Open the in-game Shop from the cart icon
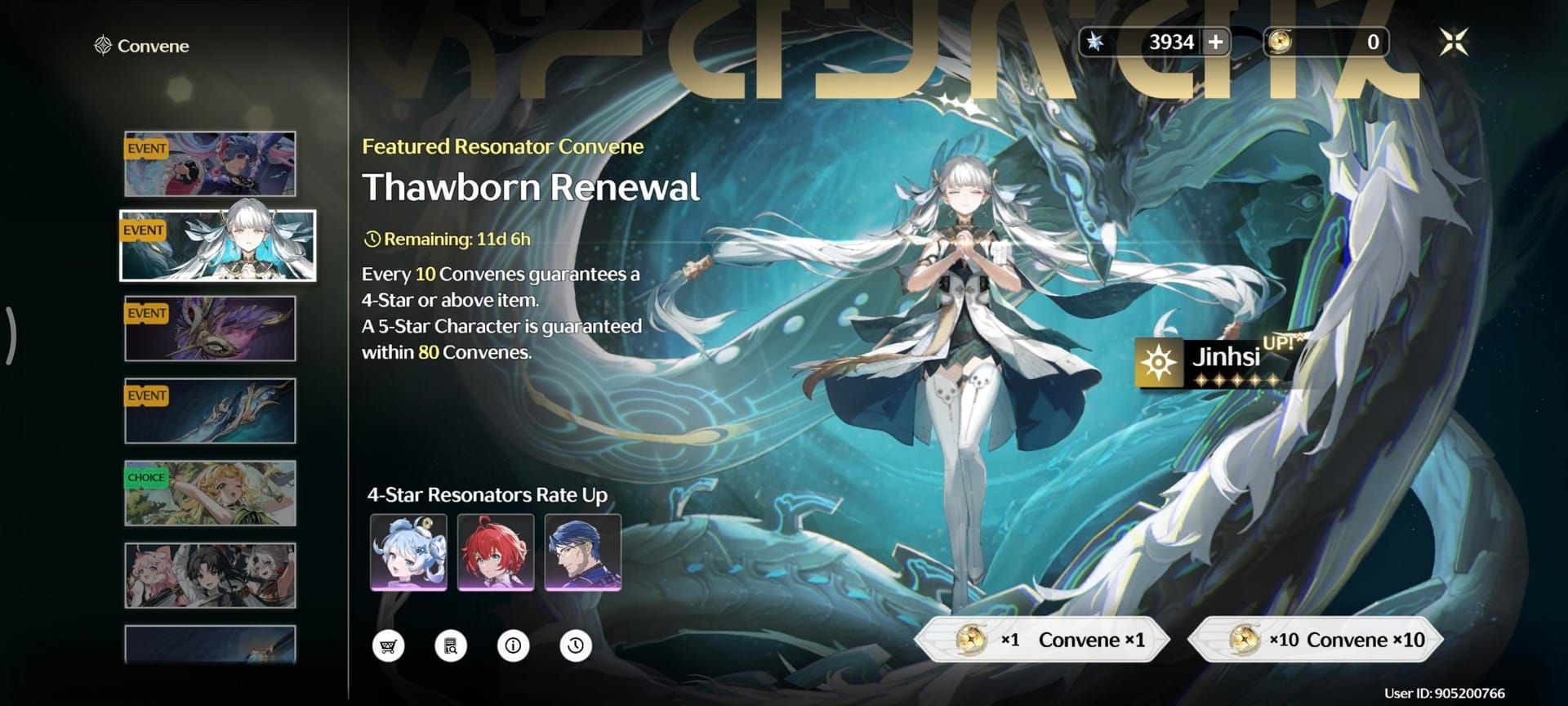The width and height of the screenshot is (1568, 706). pyautogui.click(x=389, y=645)
